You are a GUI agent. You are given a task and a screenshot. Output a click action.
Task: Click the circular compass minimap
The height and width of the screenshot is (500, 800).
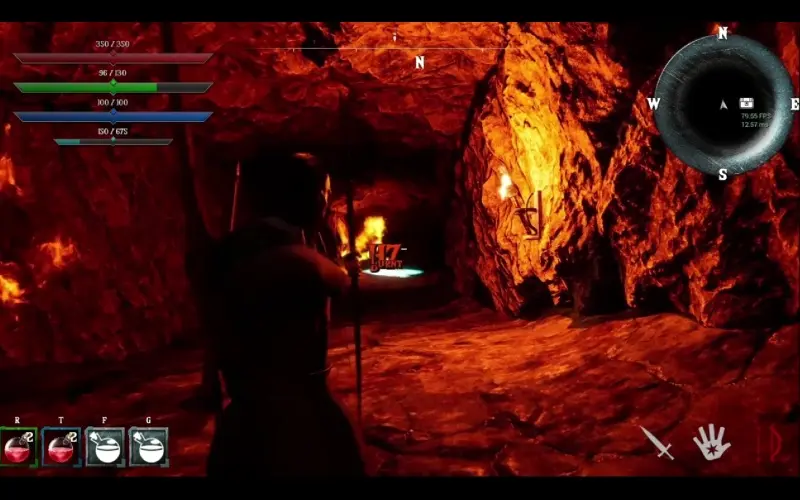coord(722,103)
